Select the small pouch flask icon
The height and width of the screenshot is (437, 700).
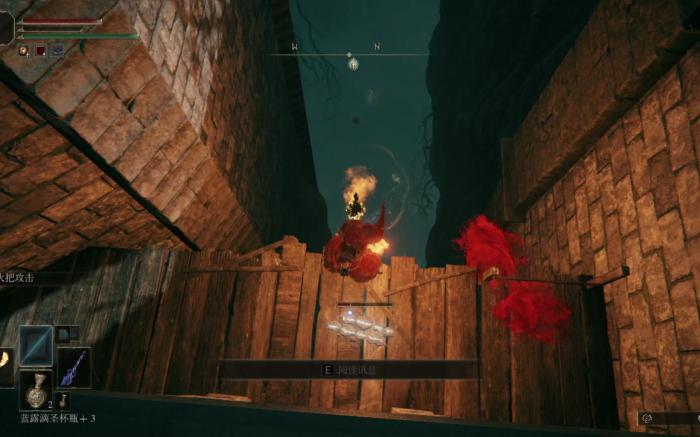click(x=63, y=403)
